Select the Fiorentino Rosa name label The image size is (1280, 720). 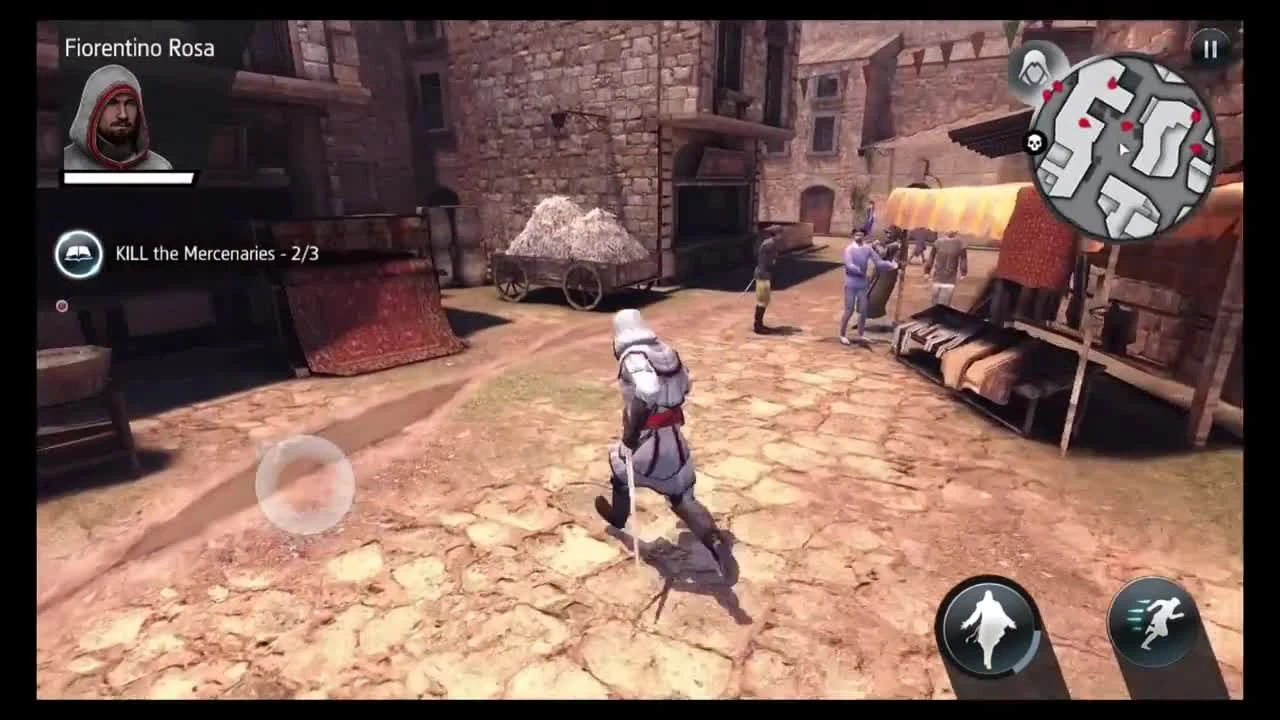pos(138,46)
